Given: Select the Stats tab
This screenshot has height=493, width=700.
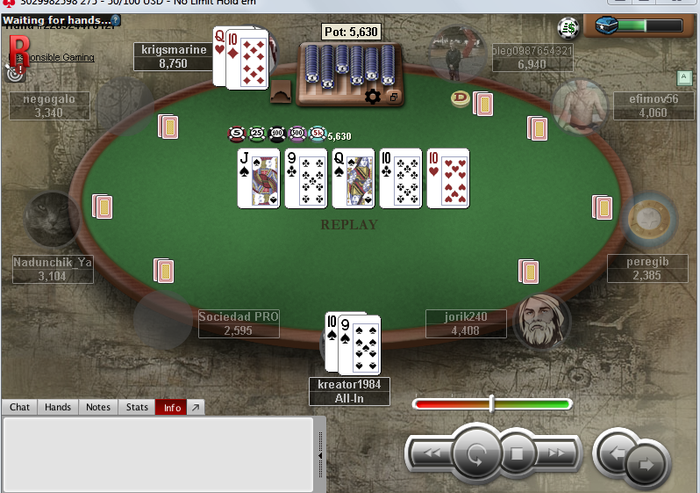Looking at the screenshot, I should [137, 407].
